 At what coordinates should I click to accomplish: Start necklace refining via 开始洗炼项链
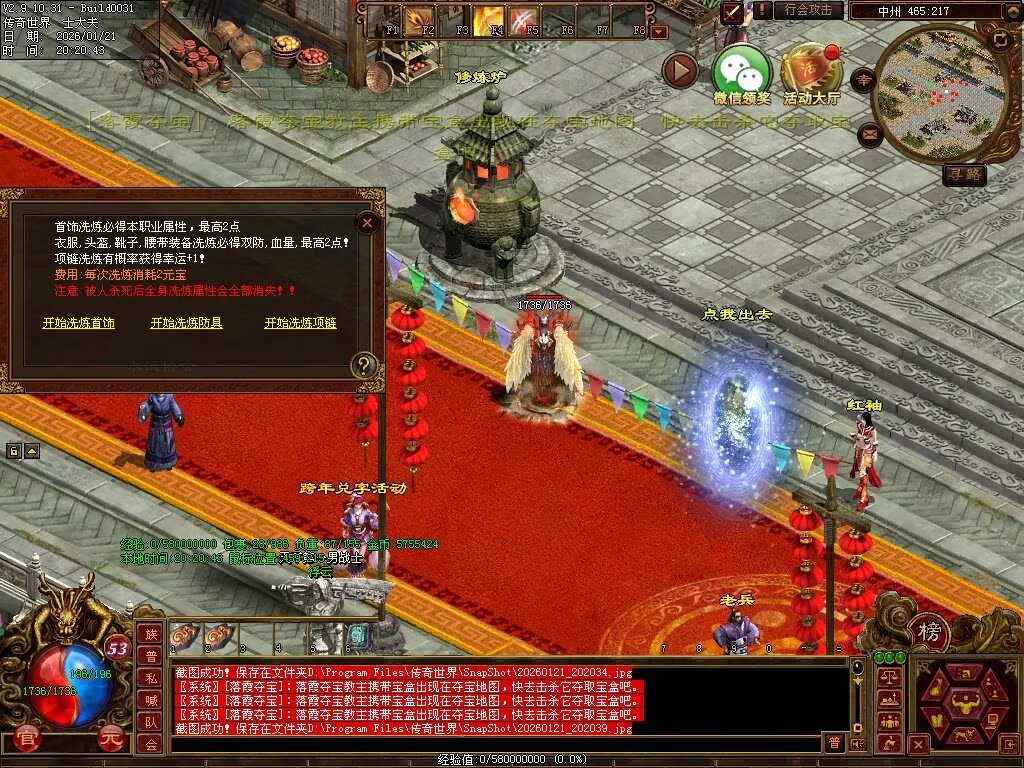coord(300,323)
